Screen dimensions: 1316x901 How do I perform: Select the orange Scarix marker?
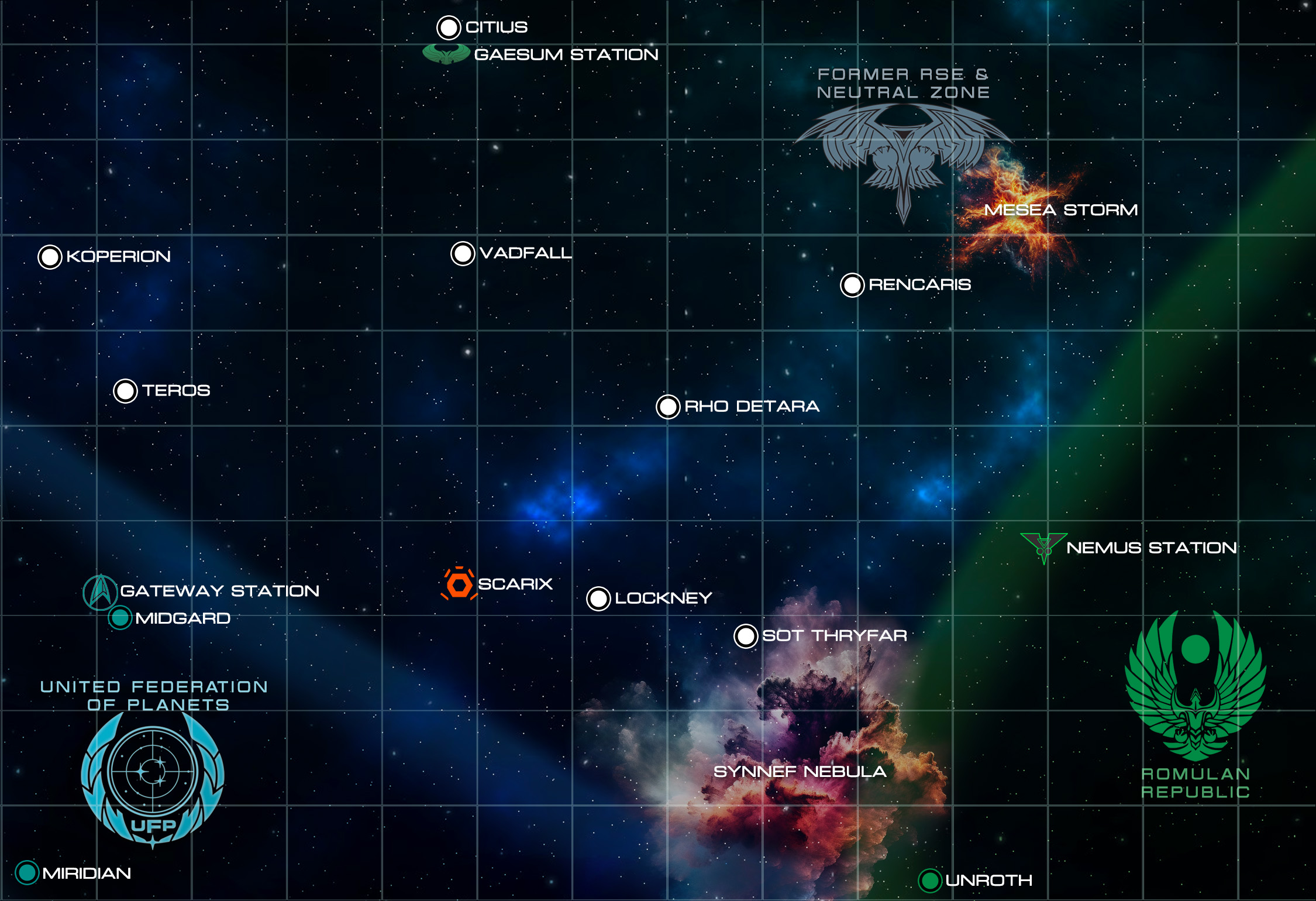pyautogui.click(x=459, y=584)
